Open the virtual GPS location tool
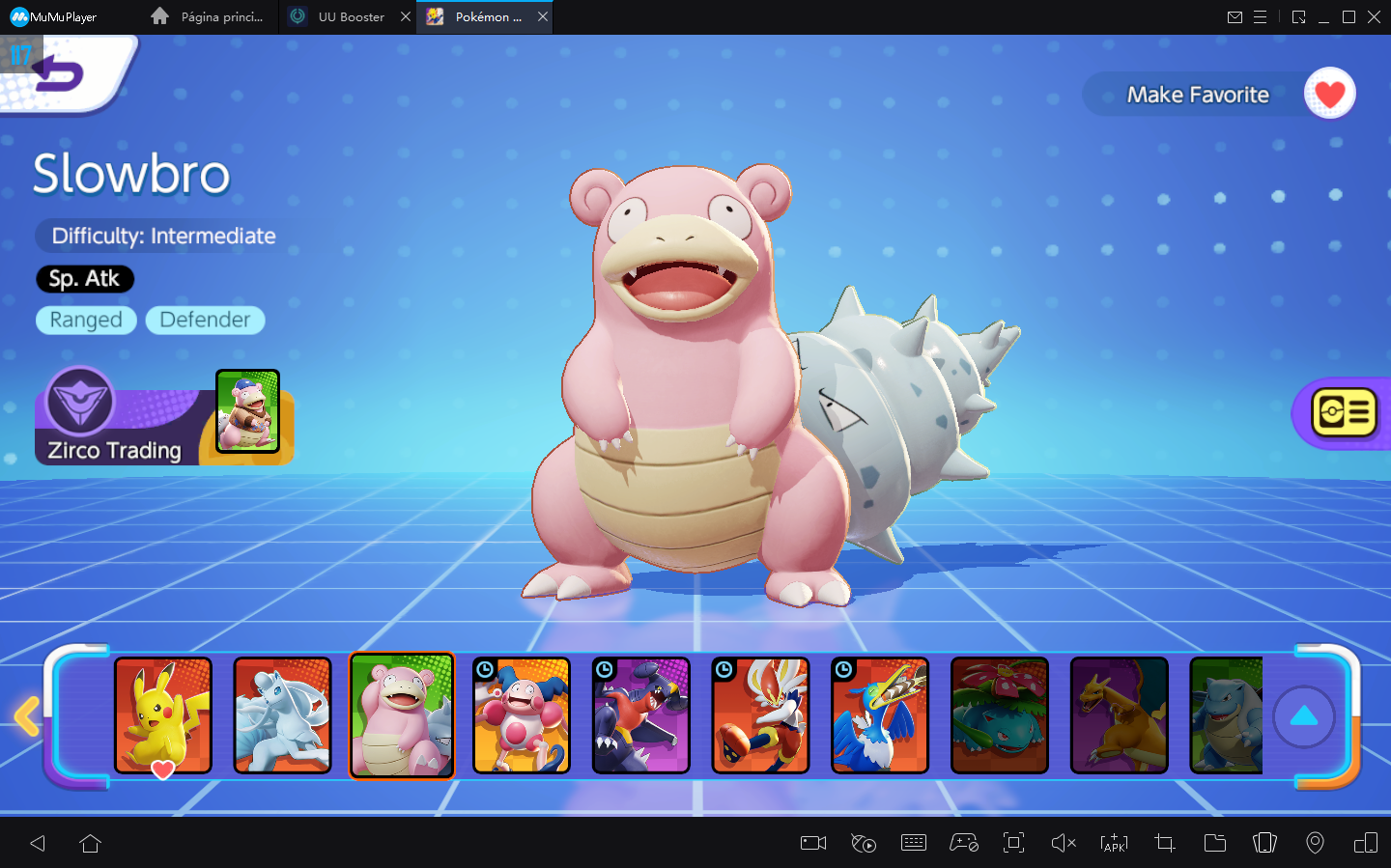The height and width of the screenshot is (868, 1391). pyautogui.click(x=1315, y=843)
